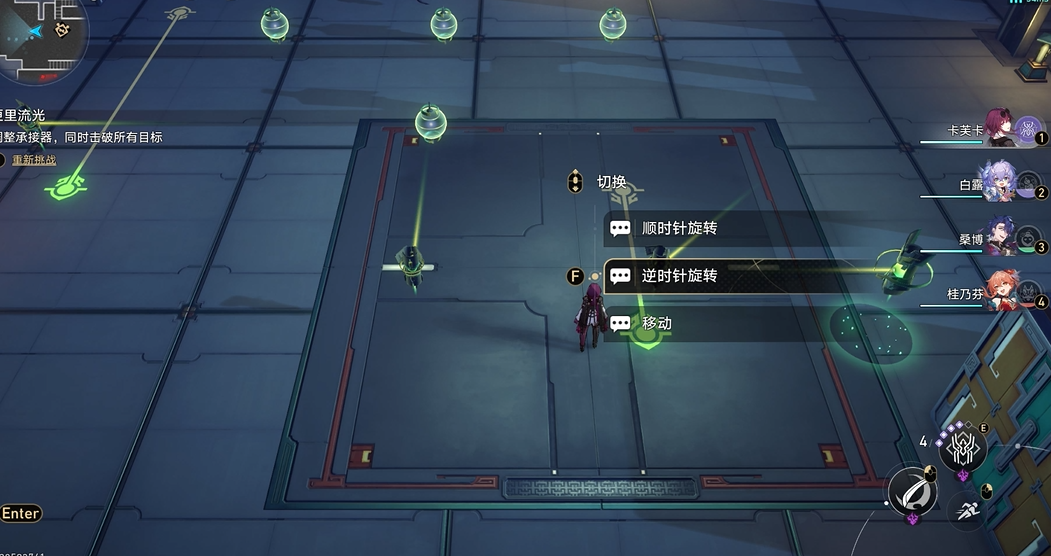This screenshot has height=556, width=1051.
Task: Switch to 桑博 in the party list
Action: [1001, 238]
